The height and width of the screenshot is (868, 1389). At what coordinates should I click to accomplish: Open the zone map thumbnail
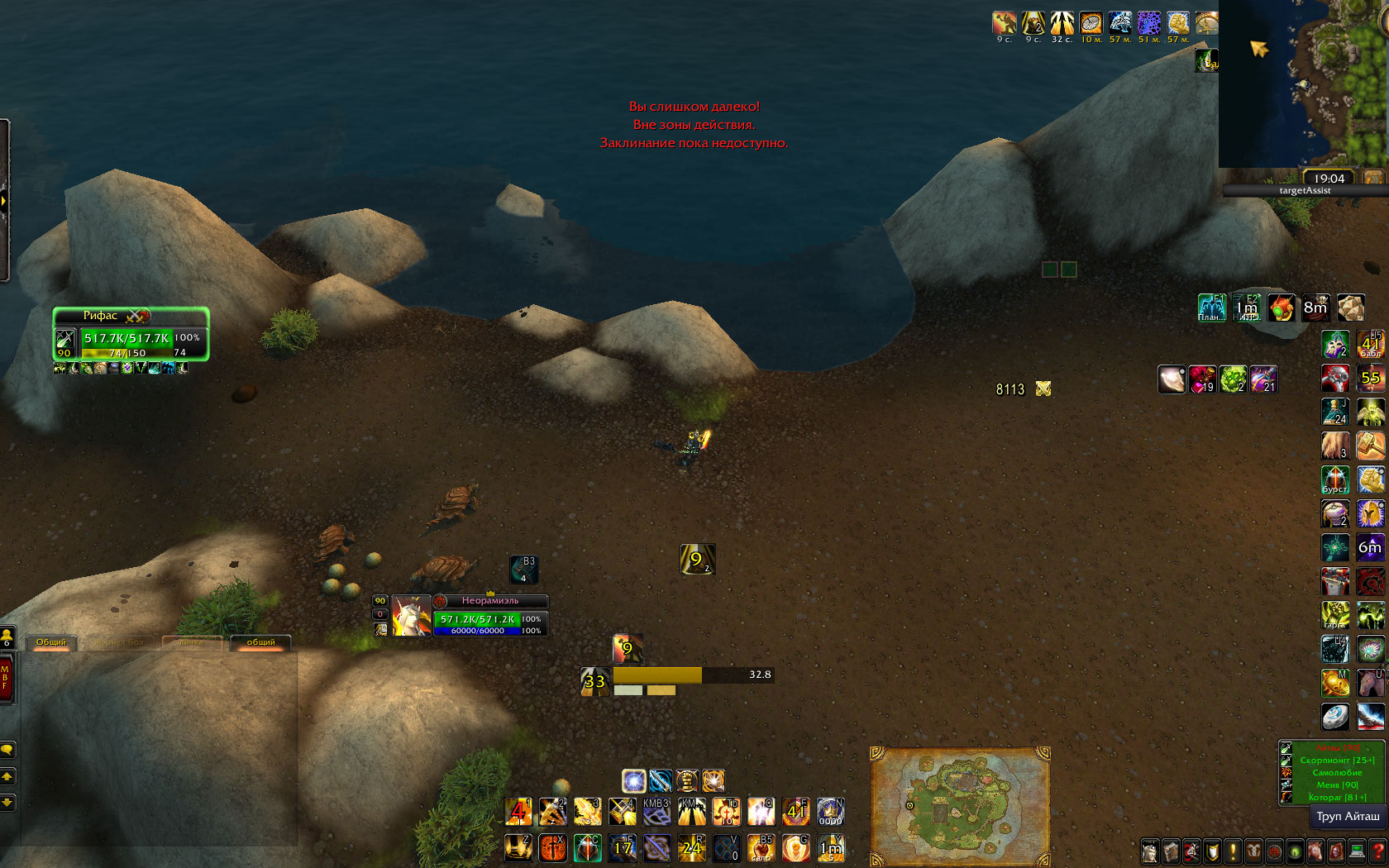[x=959, y=806]
